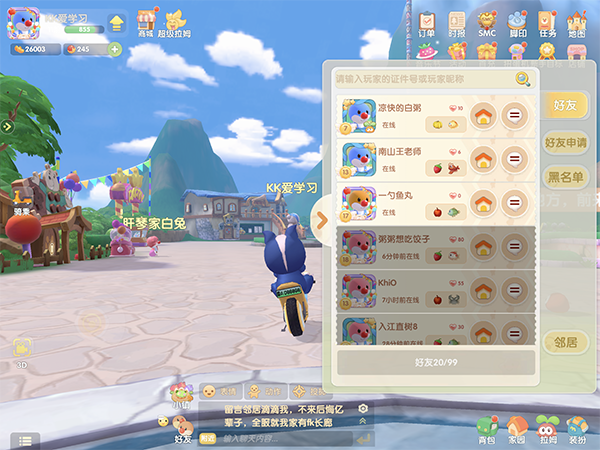Click the player search input field
The height and width of the screenshot is (450, 600).
(x=422, y=79)
